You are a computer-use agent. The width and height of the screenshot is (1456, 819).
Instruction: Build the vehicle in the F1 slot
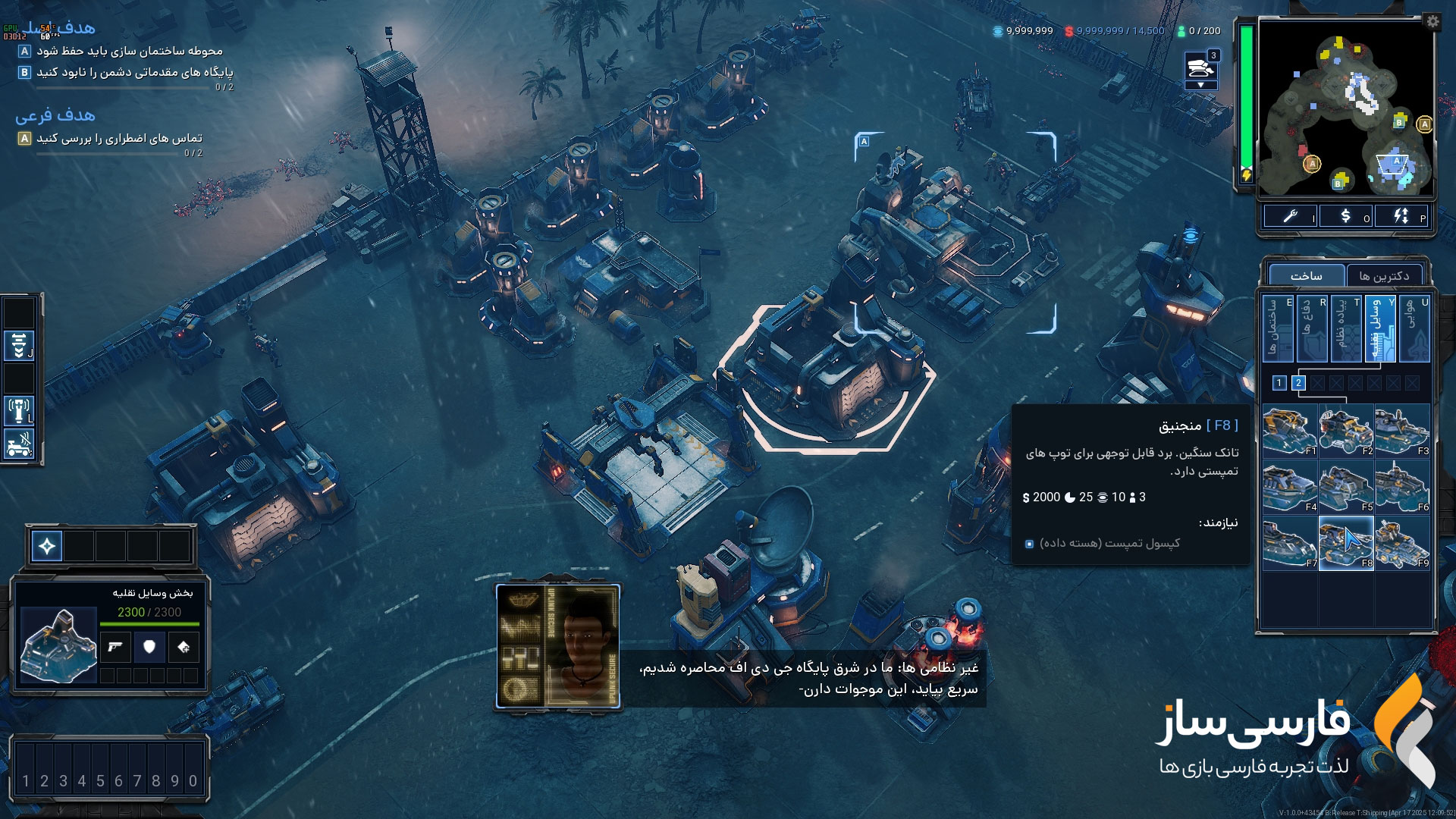1290,431
